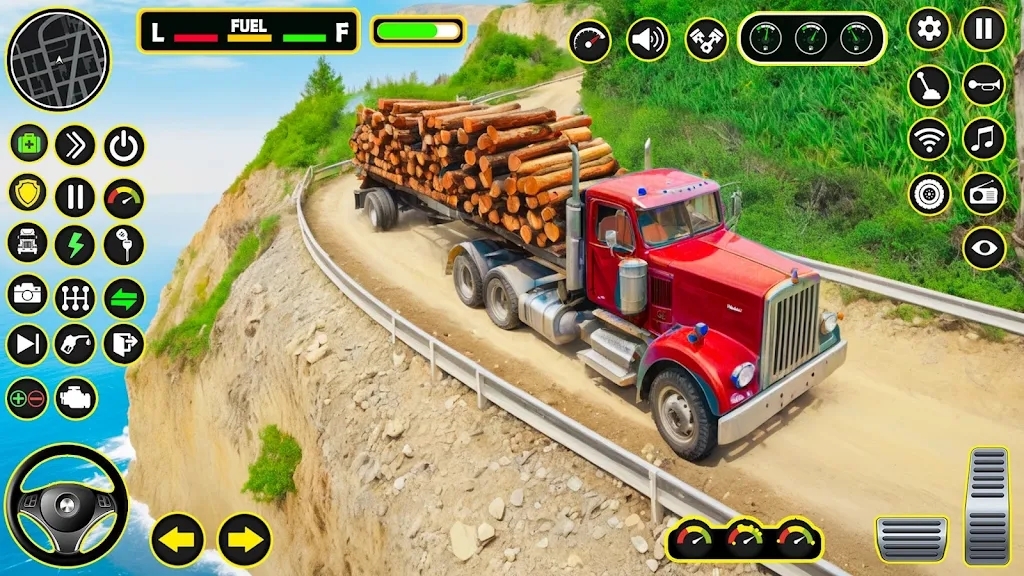
Task: Open the camera icon
Action: (x=28, y=295)
